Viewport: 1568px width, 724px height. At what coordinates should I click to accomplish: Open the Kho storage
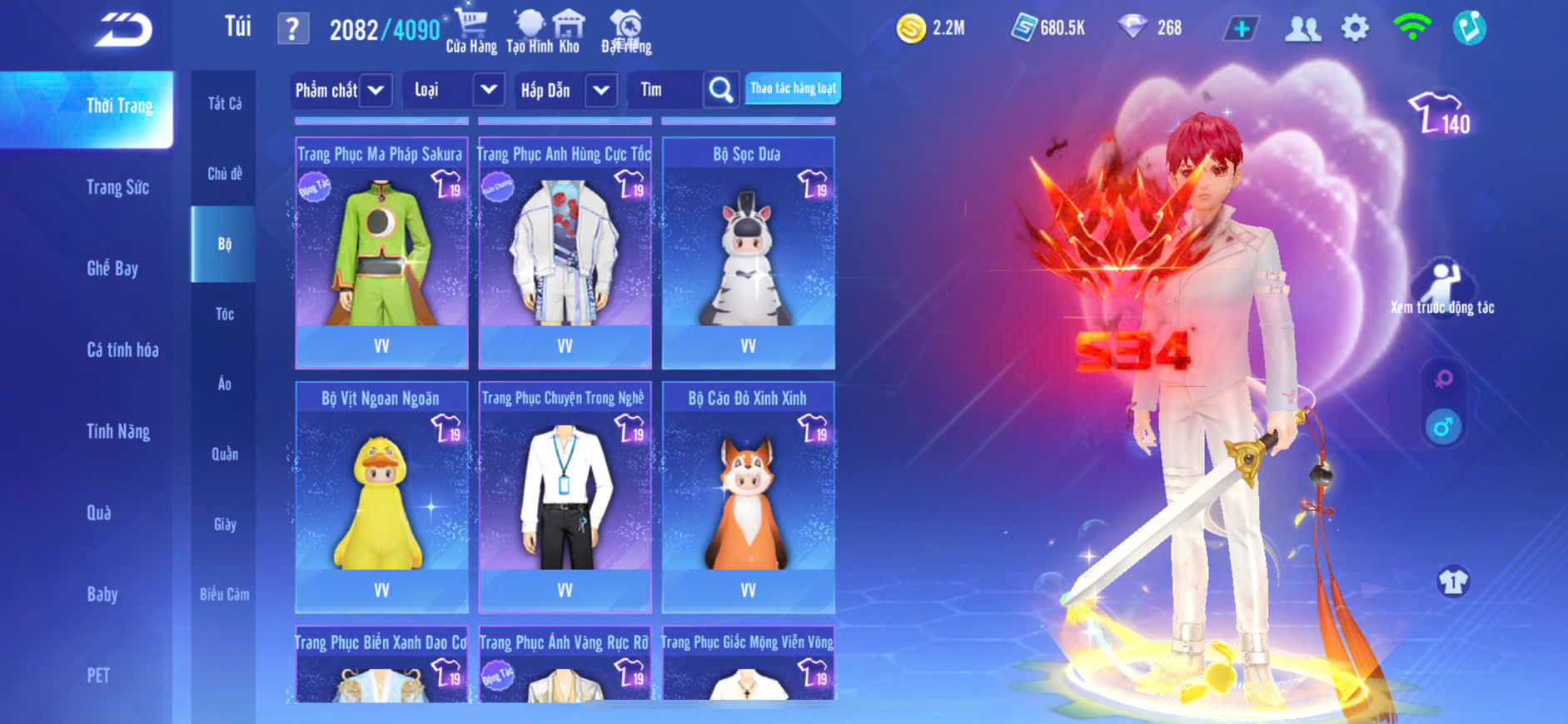pyautogui.click(x=569, y=32)
